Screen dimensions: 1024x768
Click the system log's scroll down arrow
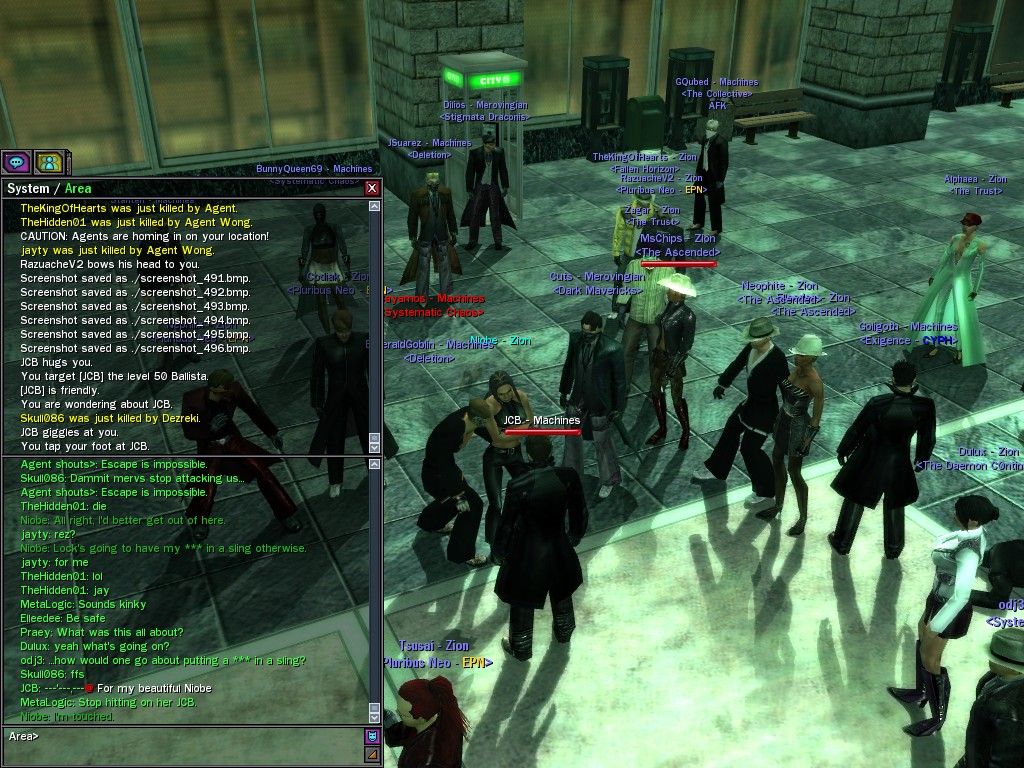[375, 447]
